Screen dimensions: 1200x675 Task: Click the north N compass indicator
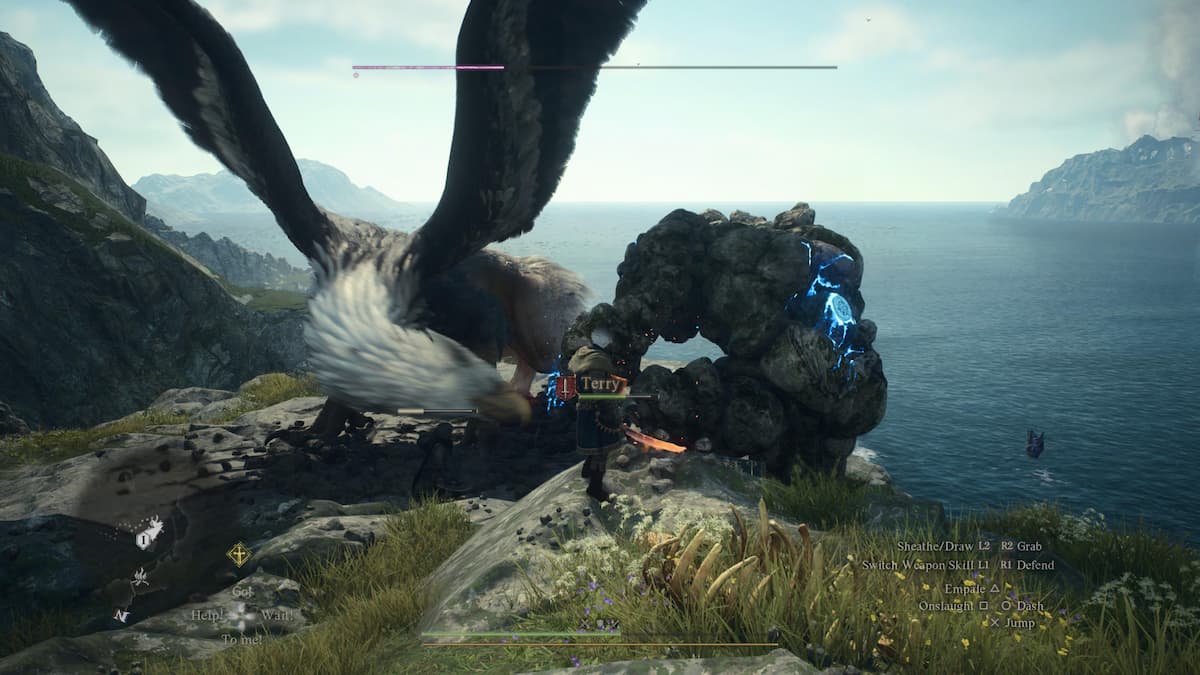tap(121, 616)
